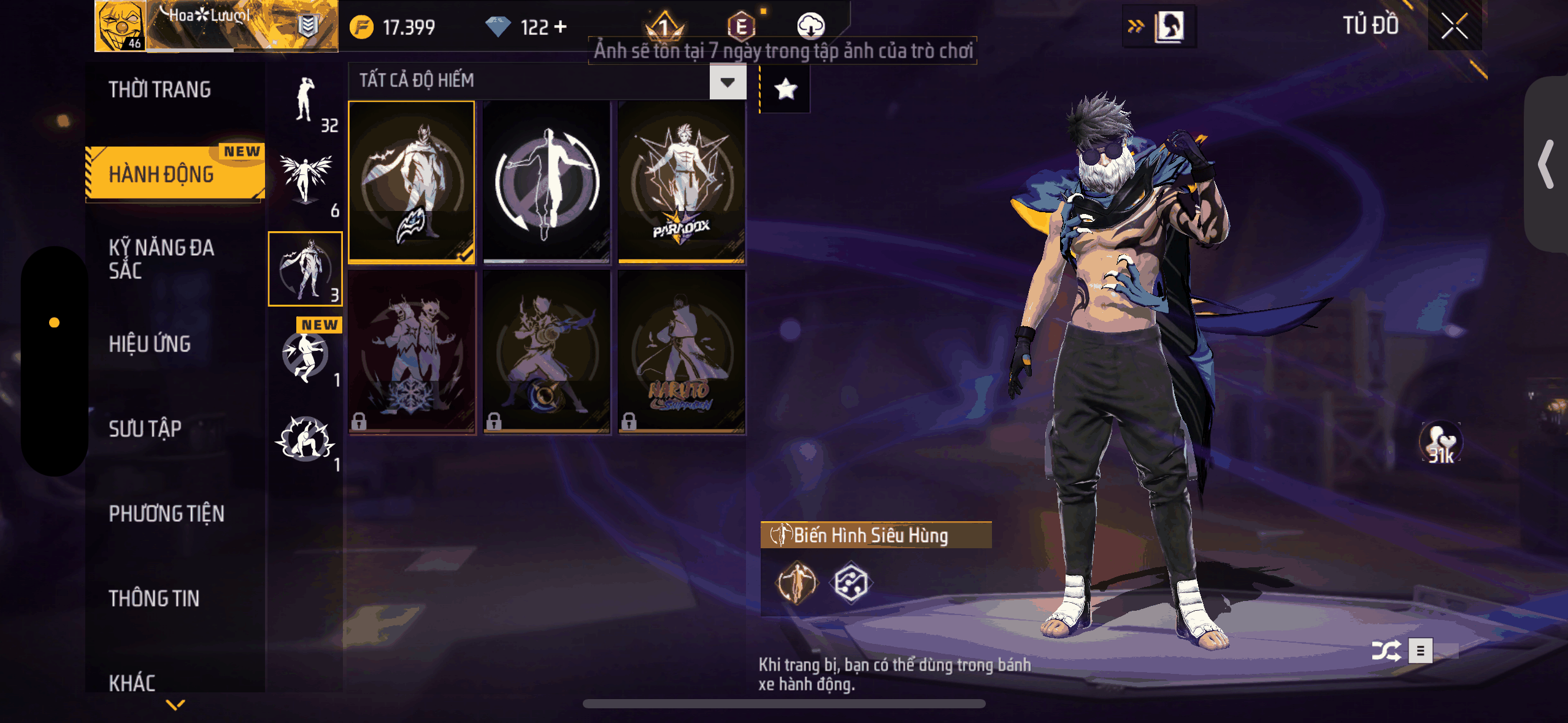Collapse the sidebar with the bottom chevron
The height and width of the screenshot is (723, 1568).
click(x=175, y=705)
